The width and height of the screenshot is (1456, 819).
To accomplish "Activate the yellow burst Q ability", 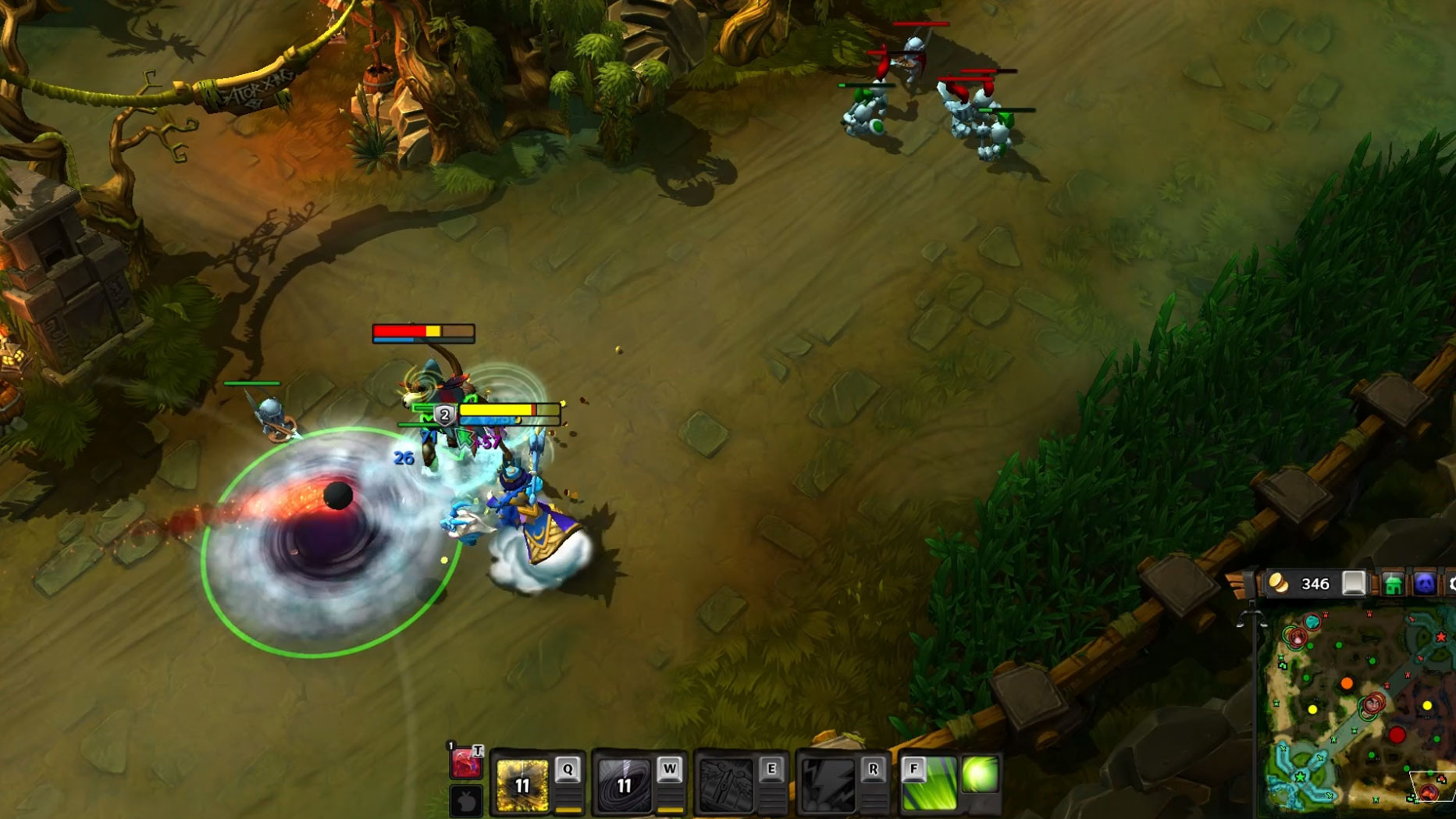I will 522,785.
